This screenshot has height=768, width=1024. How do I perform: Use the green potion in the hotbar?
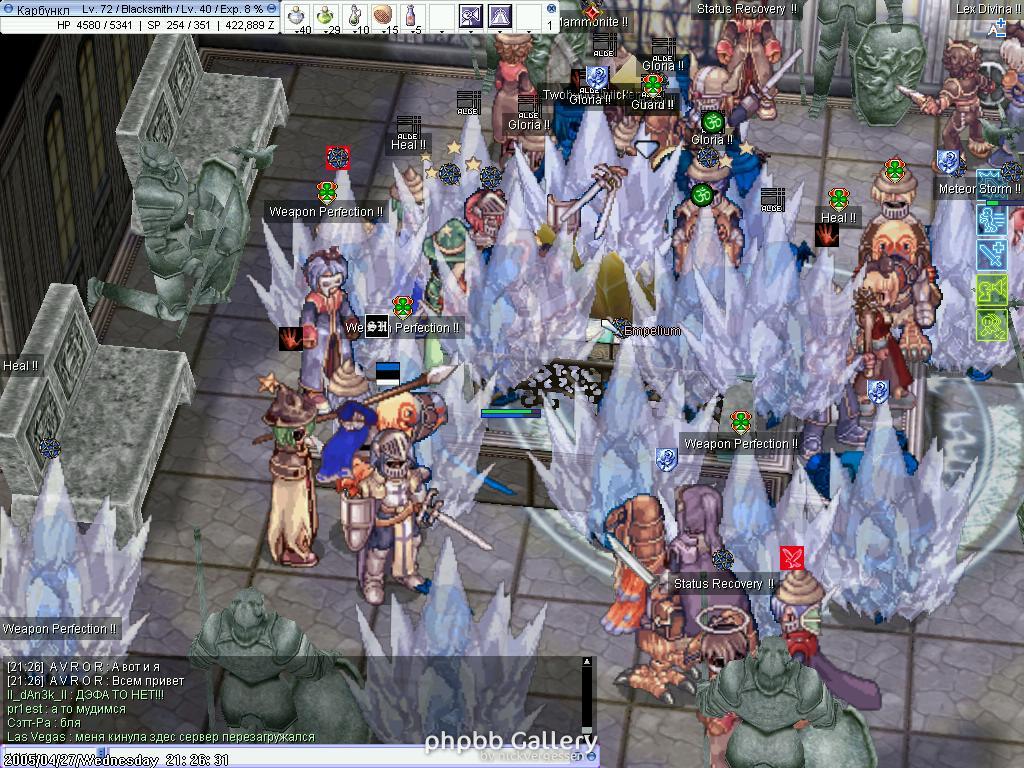click(x=326, y=14)
